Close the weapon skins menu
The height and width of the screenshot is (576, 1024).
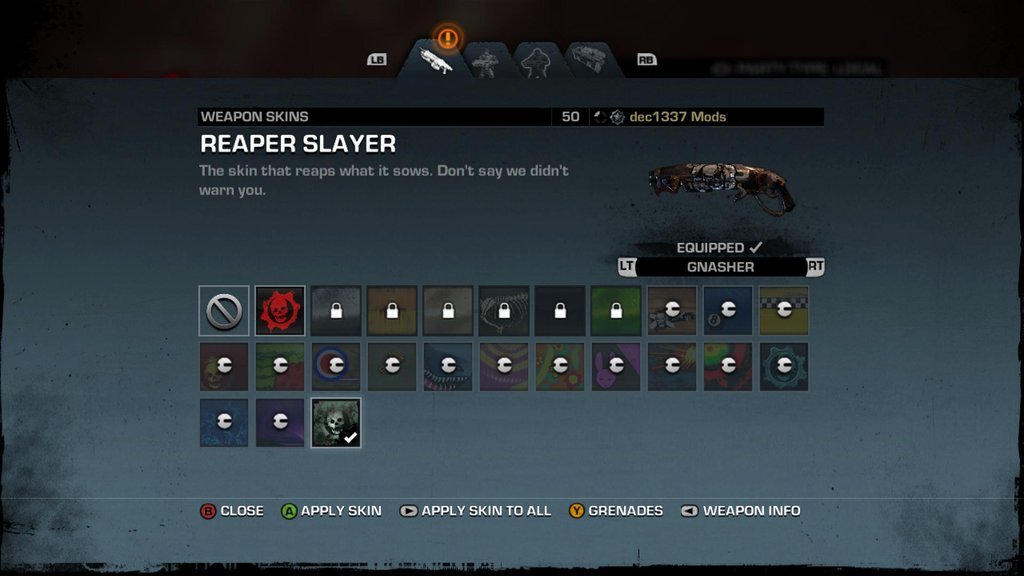tap(232, 511)
